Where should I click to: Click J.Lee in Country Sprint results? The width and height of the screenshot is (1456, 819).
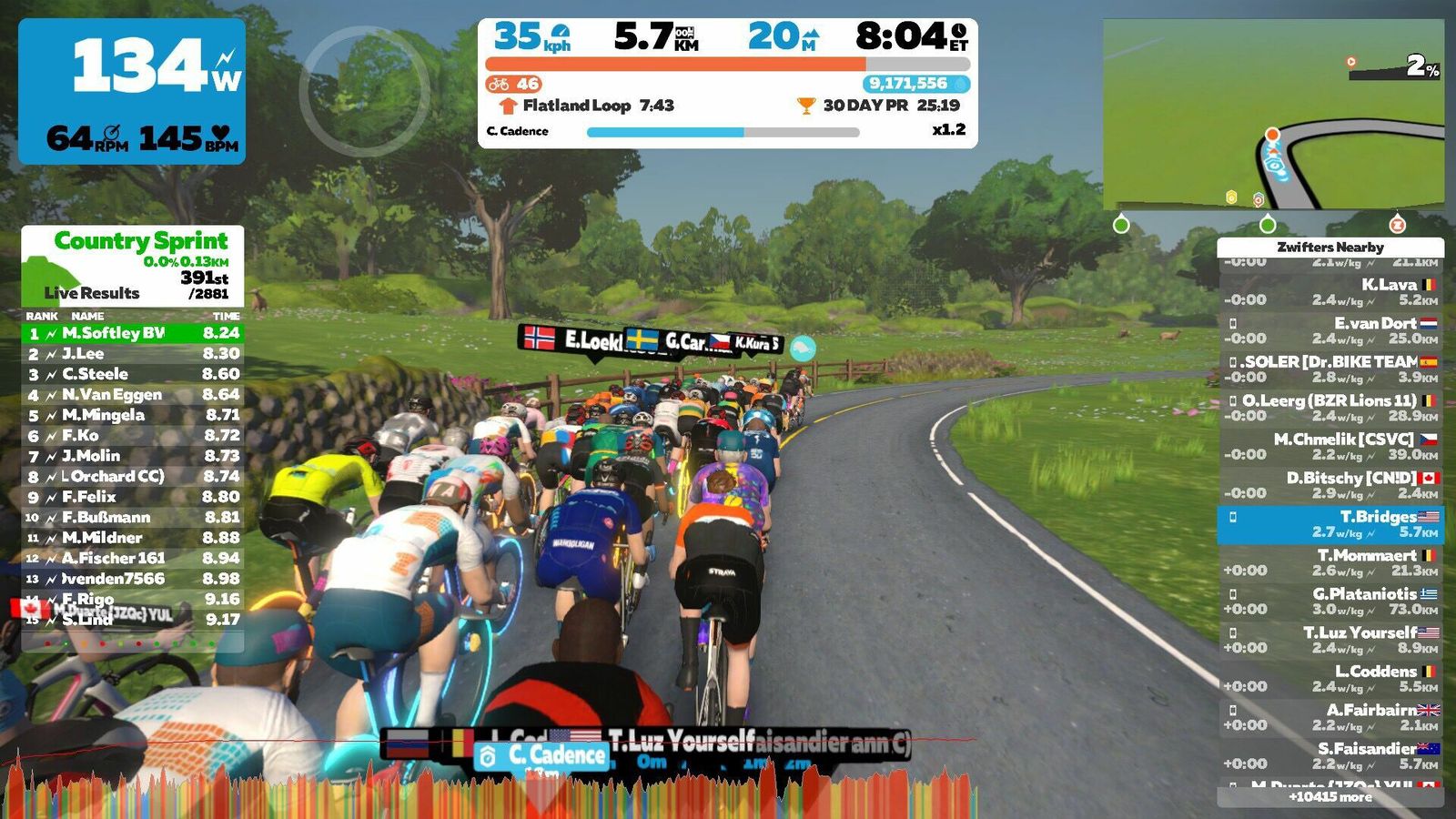[133, 354]
